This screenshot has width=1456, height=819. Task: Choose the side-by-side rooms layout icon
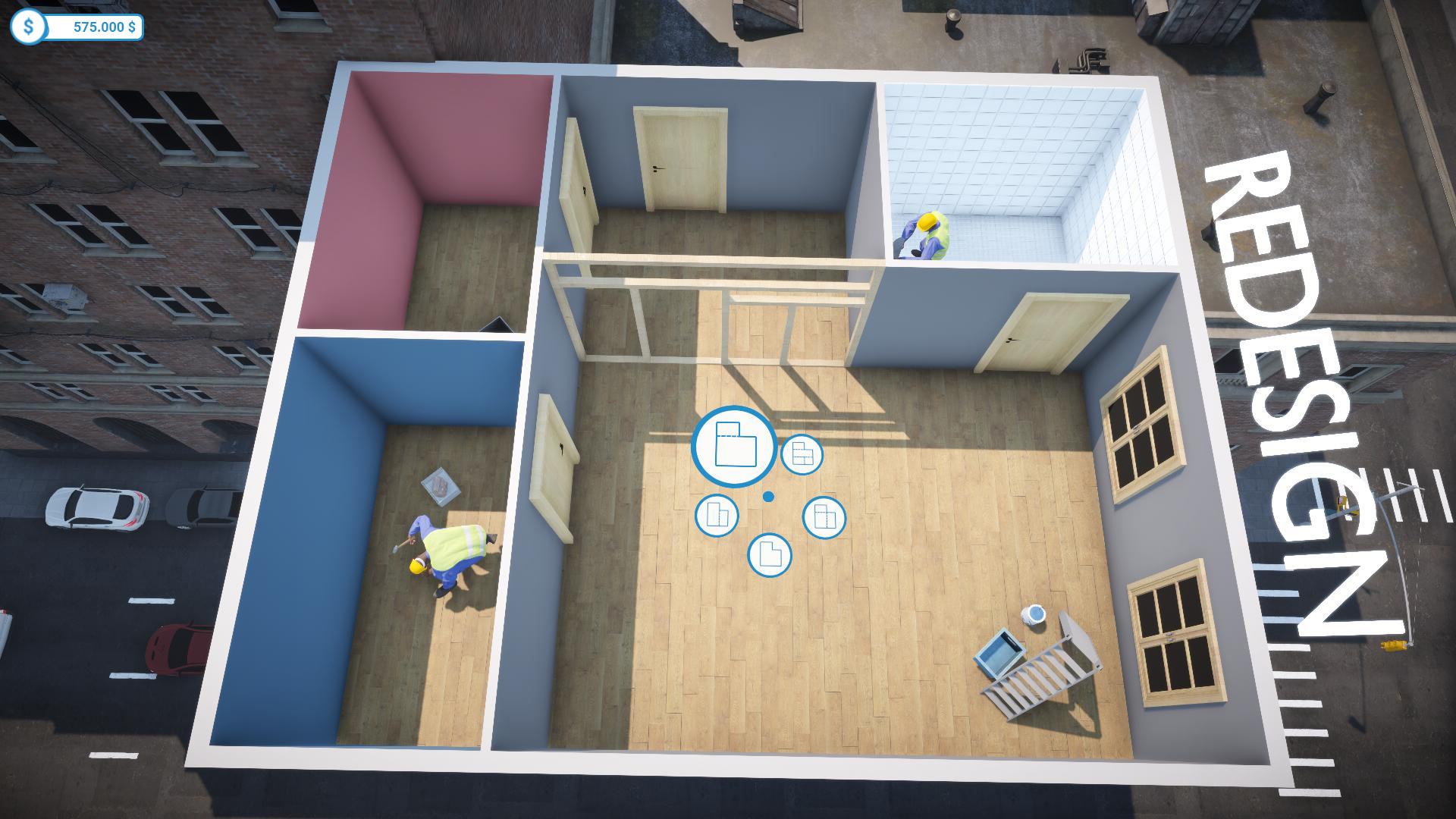click(824, 515)
